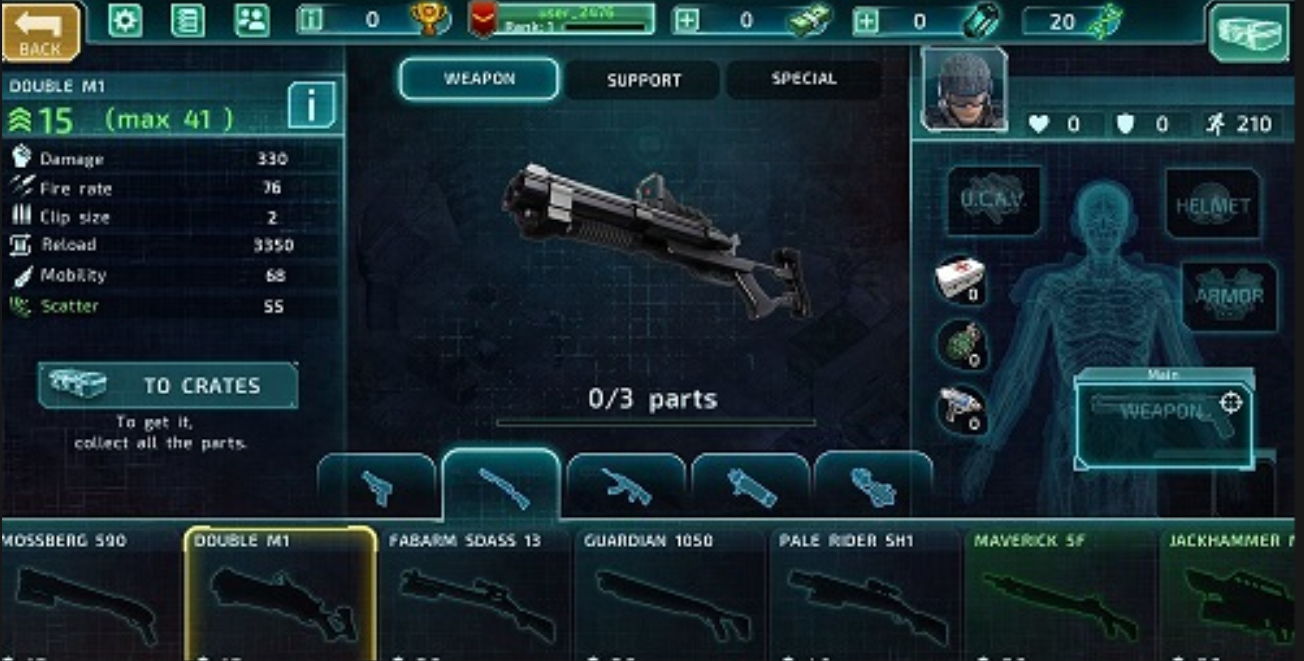Go to crates with TO CRATES button
1304x661 pixels.
(x=168, y=386)
